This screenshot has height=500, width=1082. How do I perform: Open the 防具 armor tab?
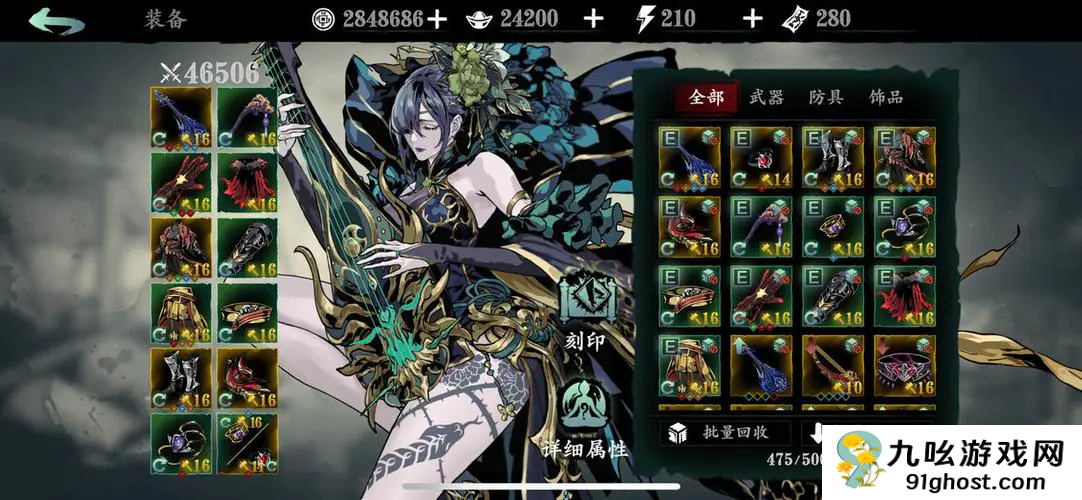click(x=826, y=97)
